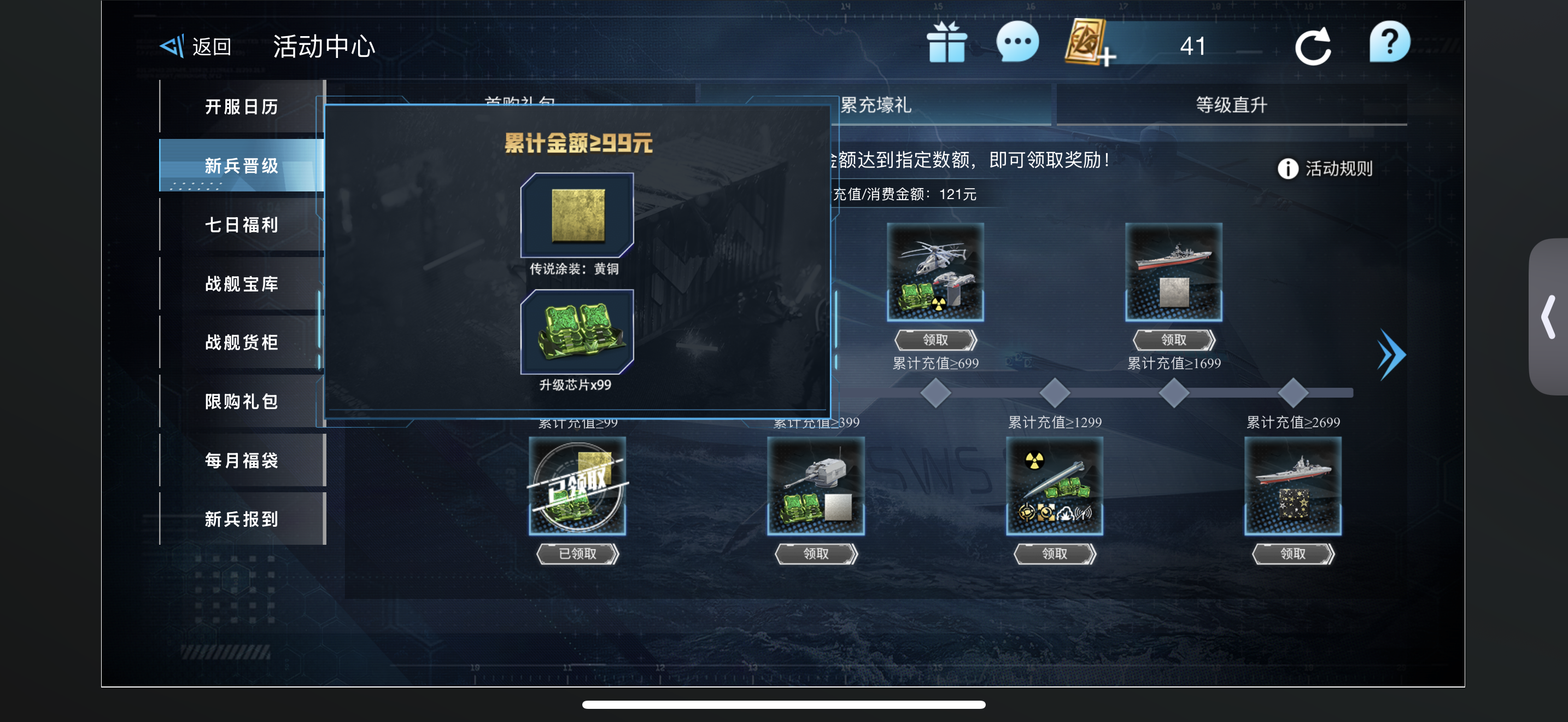The width and height of the screenshot is (1568, 722).
Task: Open 战舰货柜 from the sidebar
Action: click(x=242, y=342)
